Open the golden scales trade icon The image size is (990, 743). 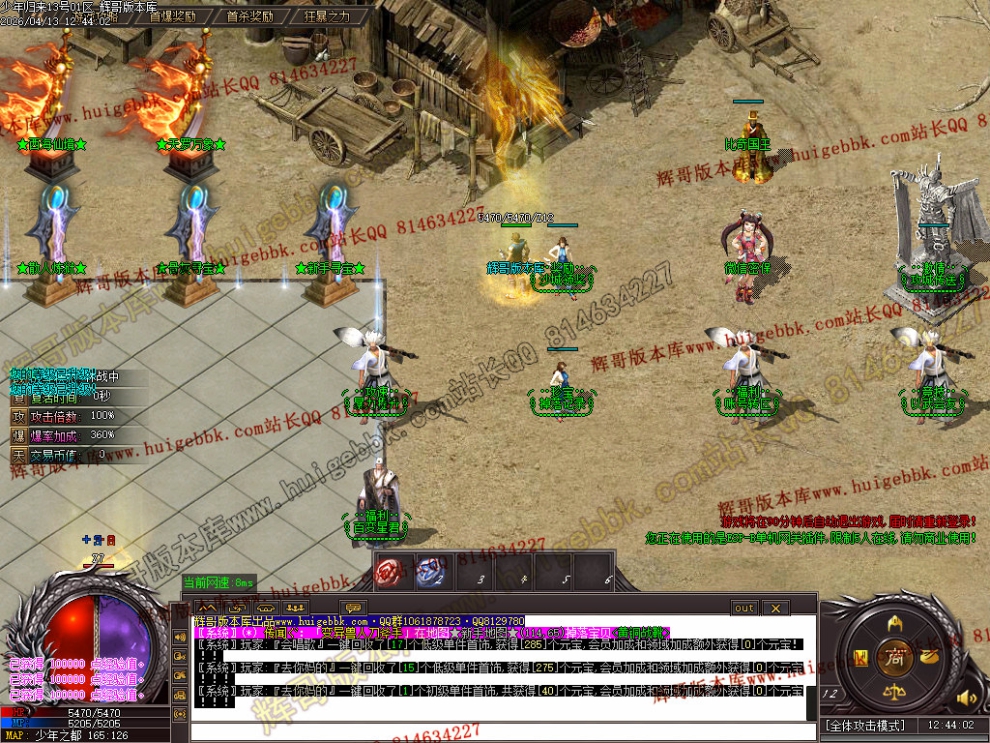894,692
